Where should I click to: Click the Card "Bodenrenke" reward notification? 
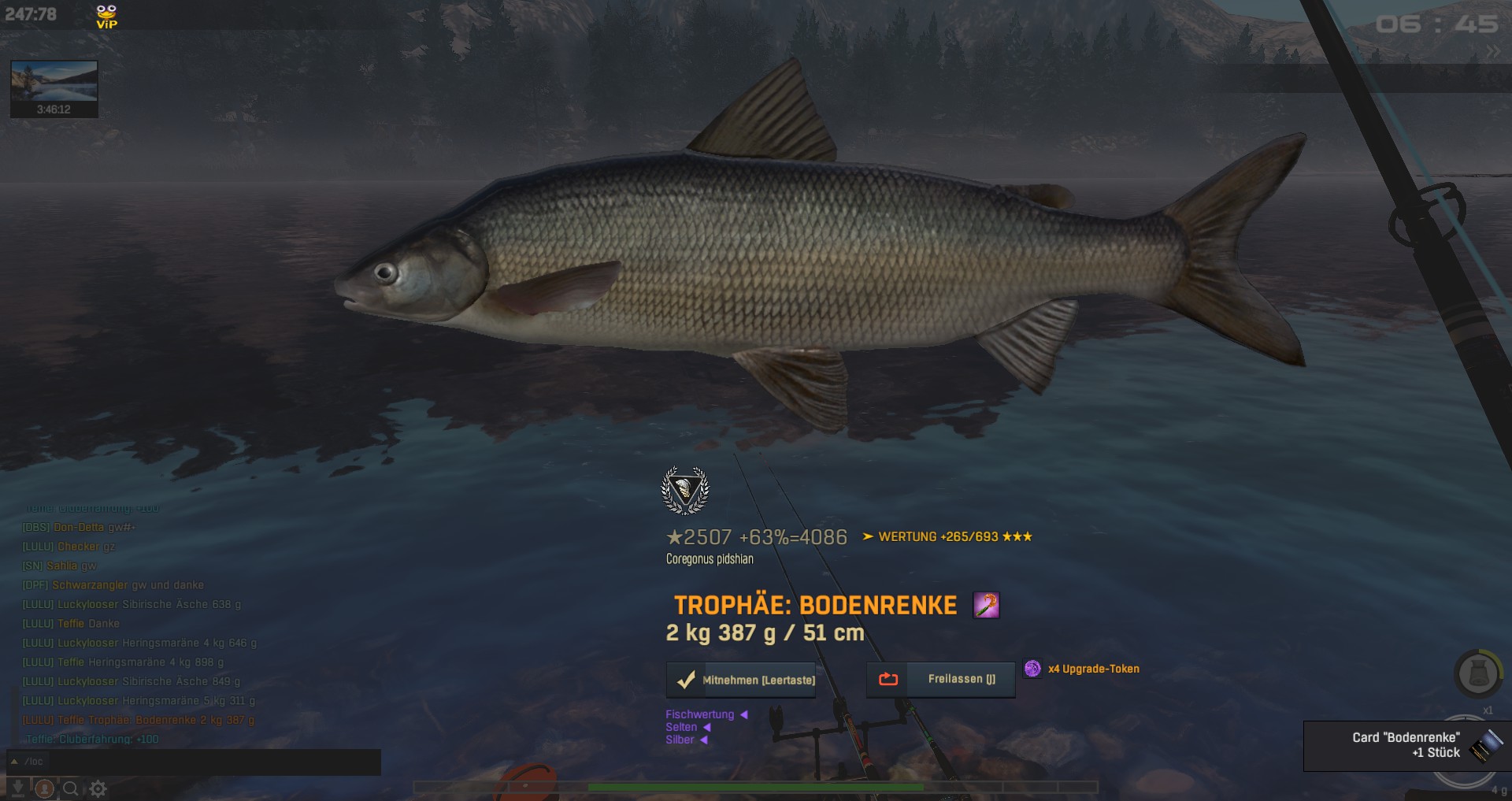tap(1406, 745)
